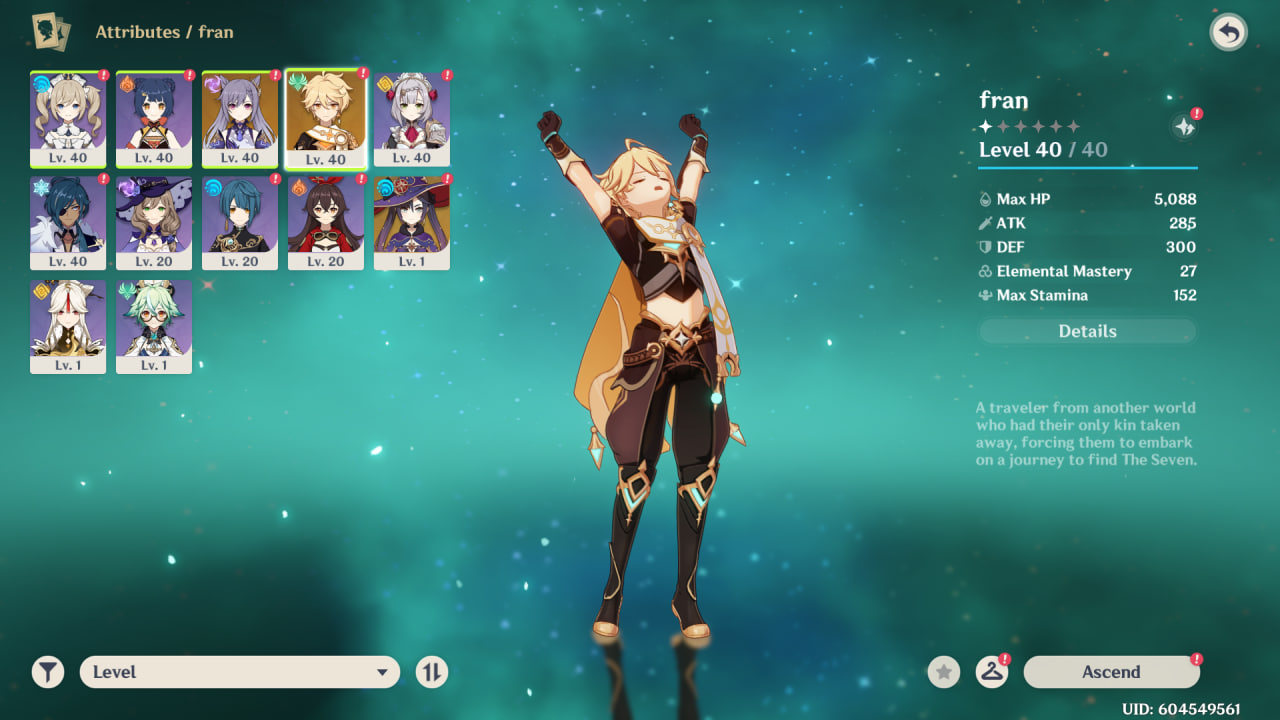Image resolution: width=1280 pixels, height=720 pixels.
Task: Select Noelle's character card
Action: click(412, 118)
